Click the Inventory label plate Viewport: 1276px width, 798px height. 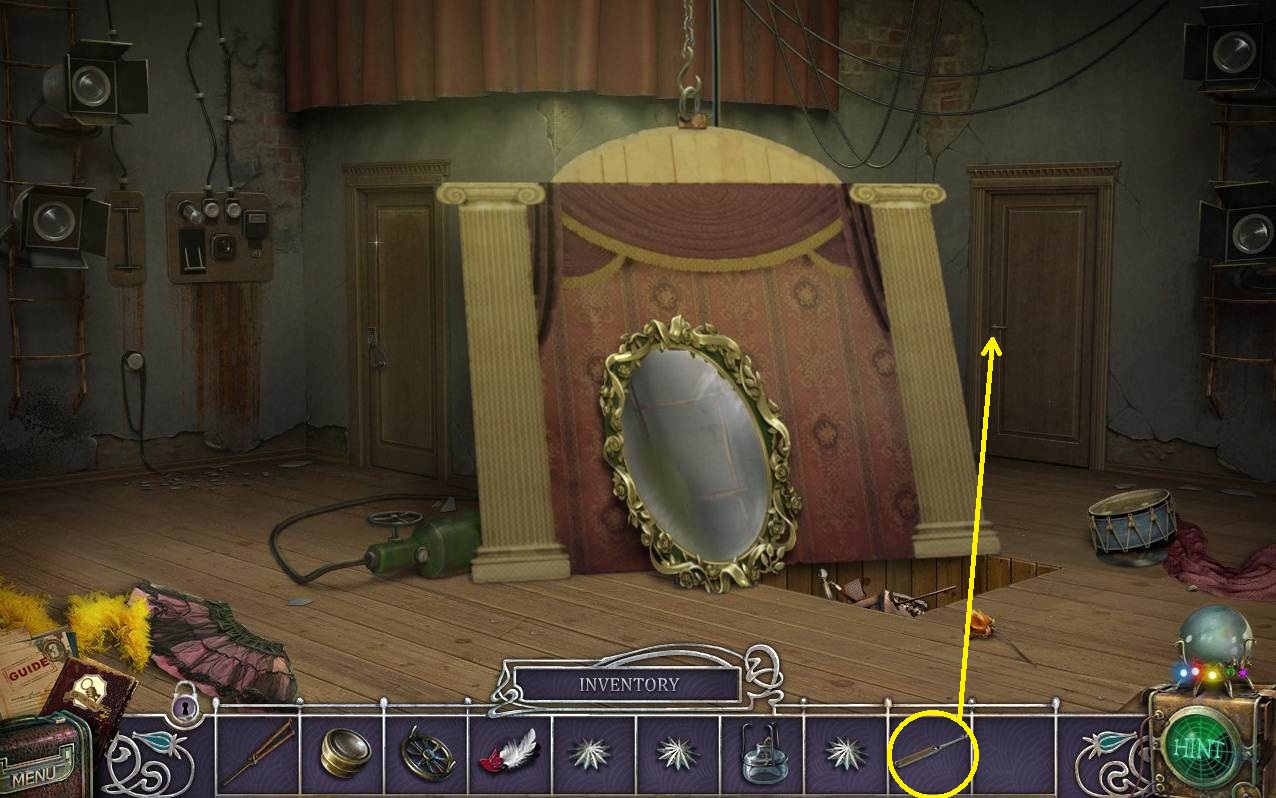[x=629, y=685]
